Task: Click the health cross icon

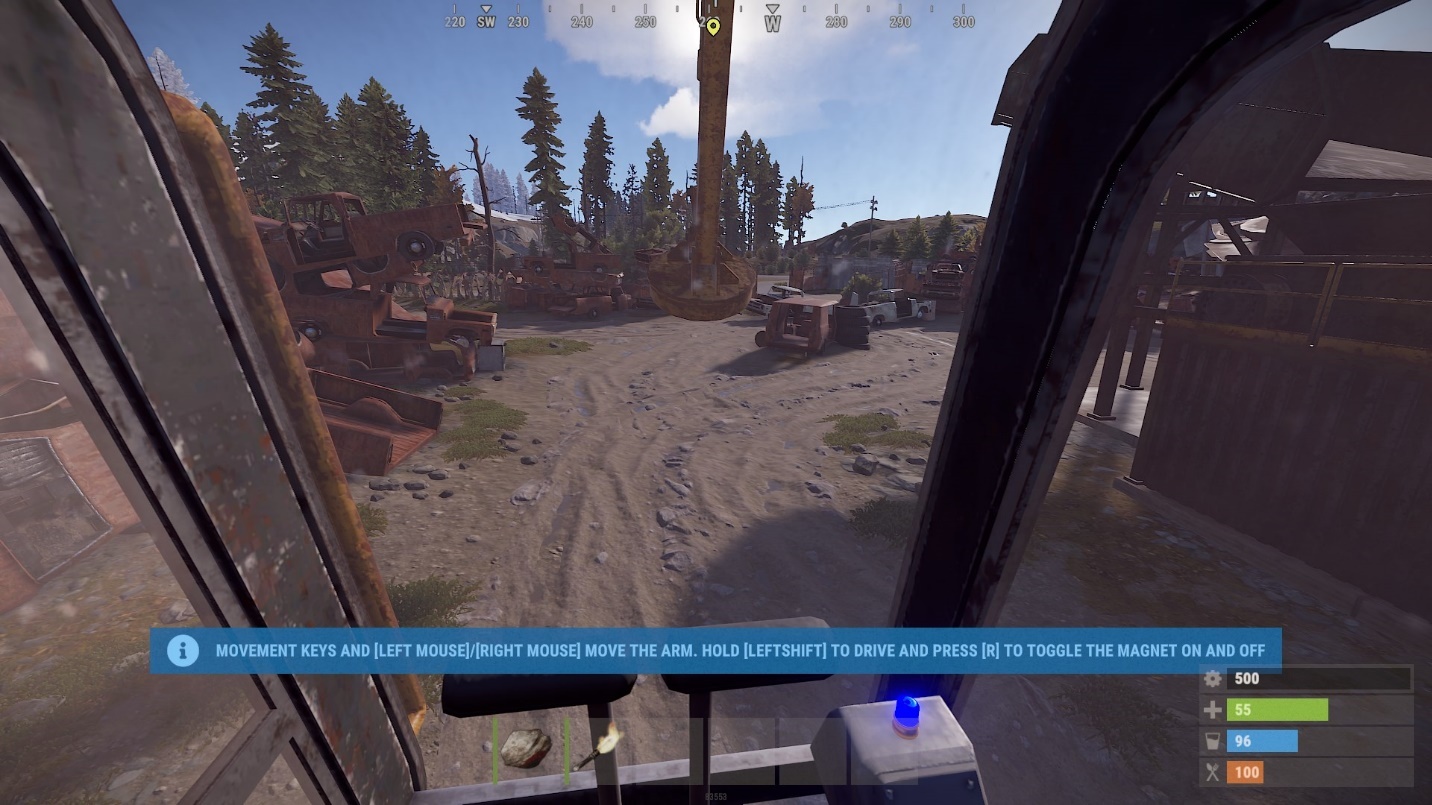Action: point(1212,709)
